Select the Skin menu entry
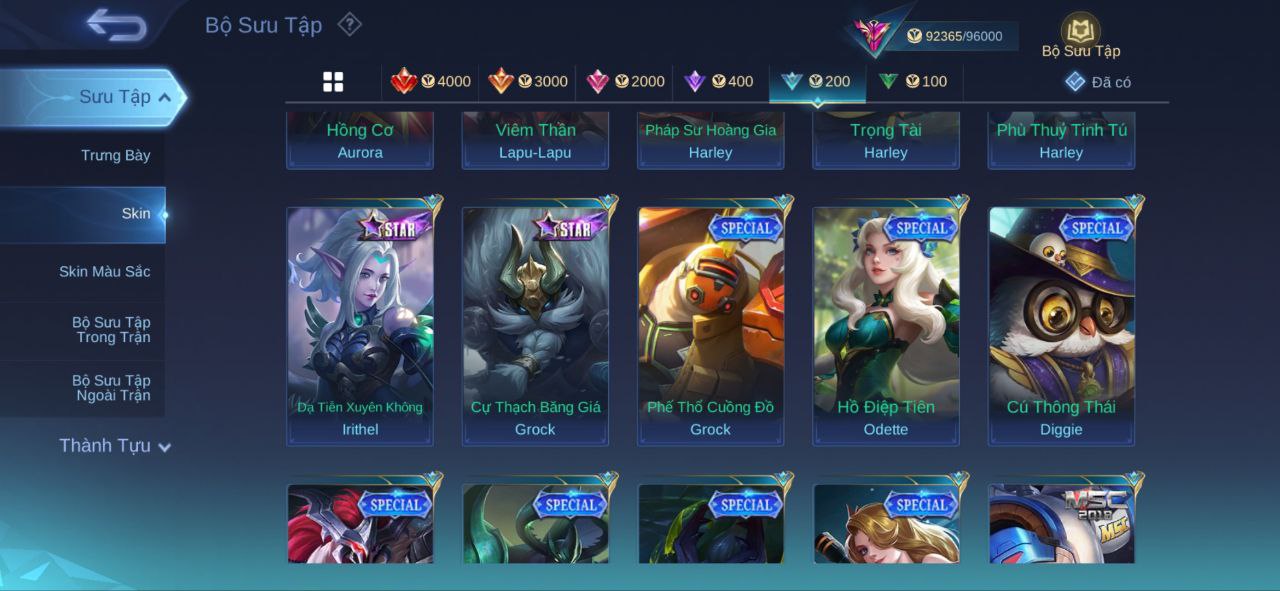 pyautogui.click(x=135, y=213)
